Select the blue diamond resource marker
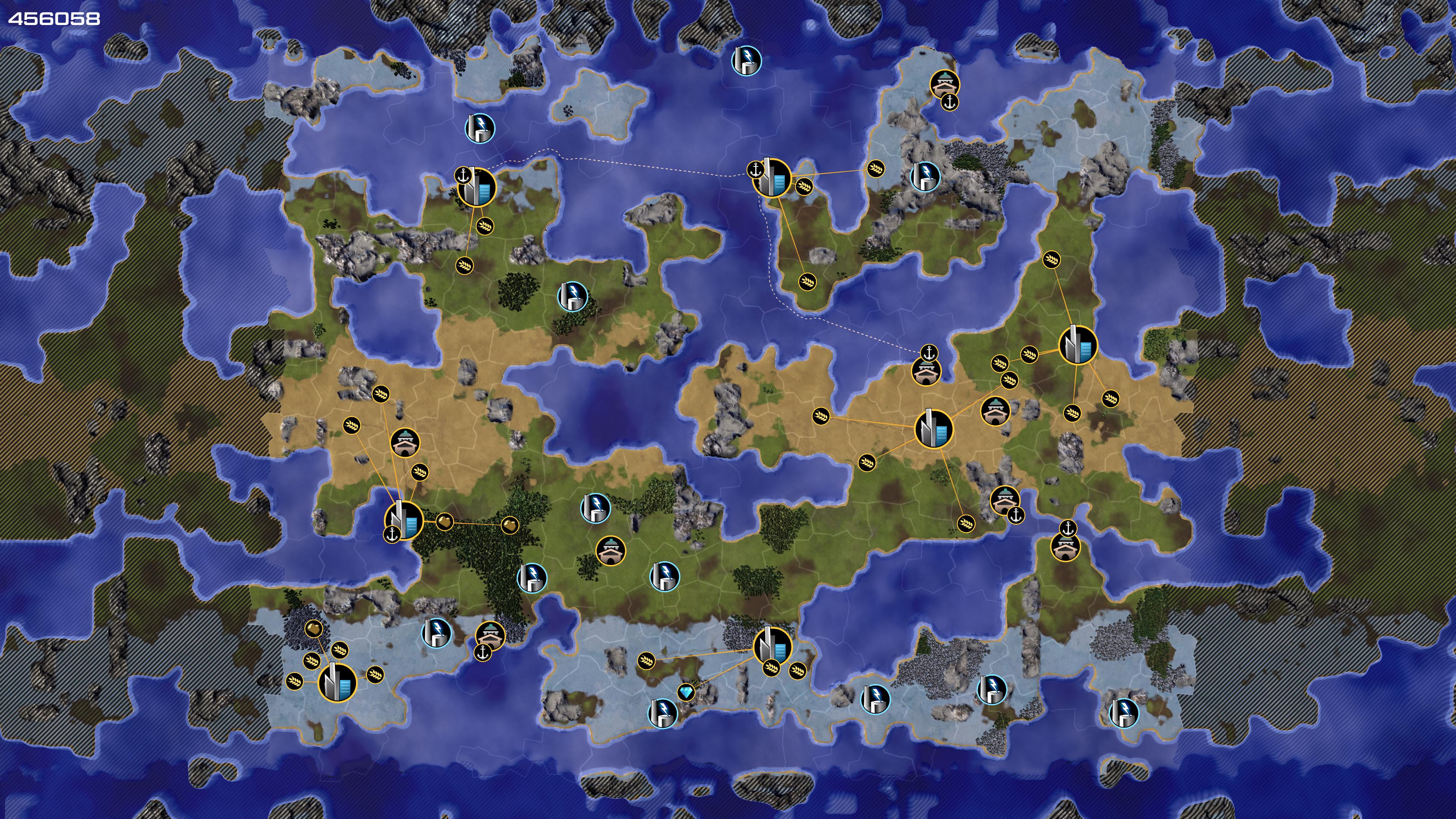The image size is (1456, 819). [686, 692]
